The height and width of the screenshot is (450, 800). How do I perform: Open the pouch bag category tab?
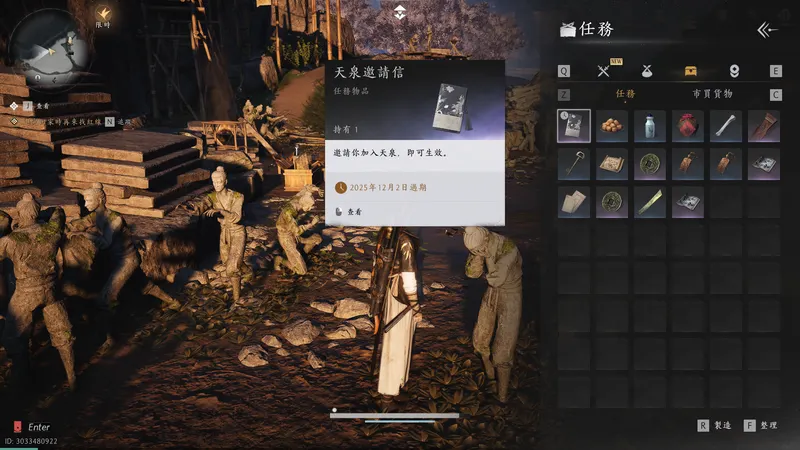click(x=646, y=71)
